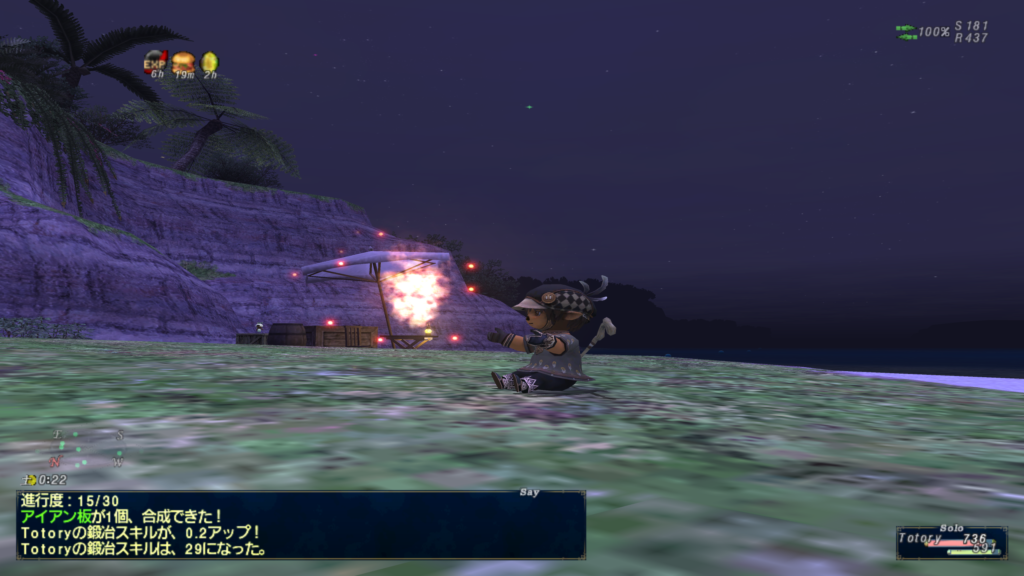This screenshot has width=1024, height=576.
Task: Click the burger food buff icon
Action: pos(183,62)
